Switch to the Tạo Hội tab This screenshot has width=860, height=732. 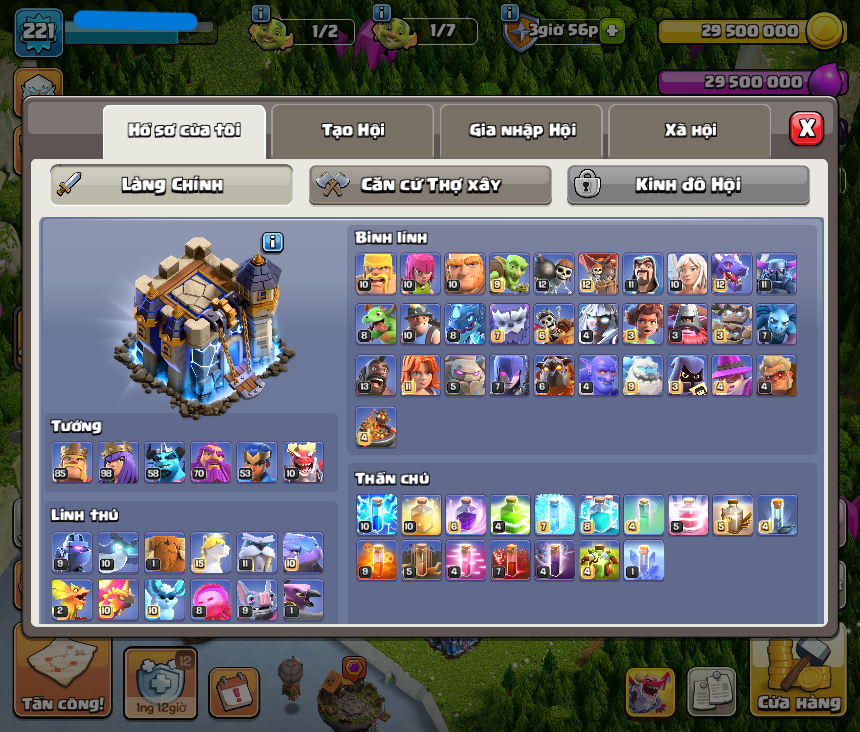[353, 131]
